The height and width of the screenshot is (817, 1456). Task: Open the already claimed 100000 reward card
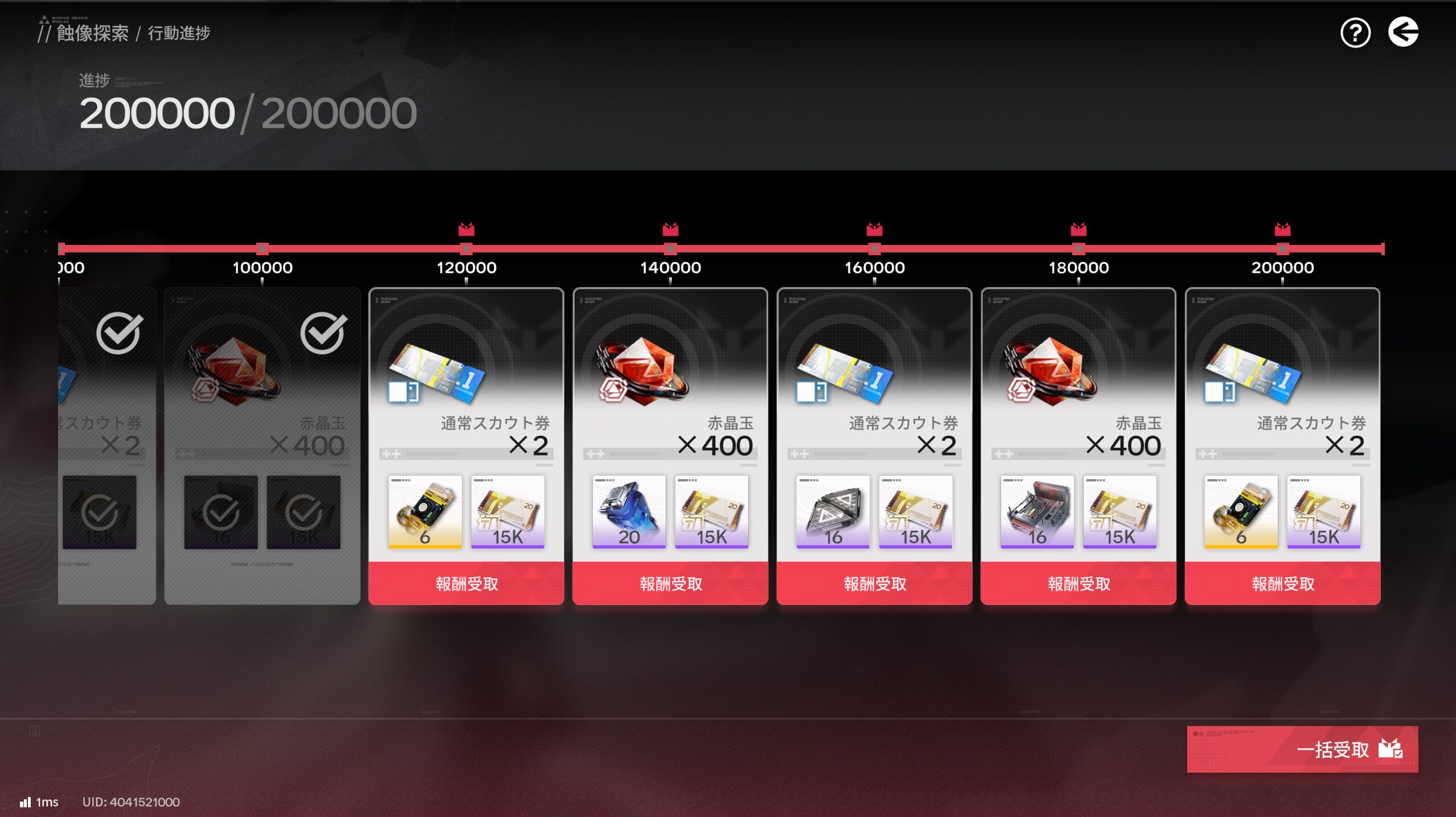coord(262,399)
